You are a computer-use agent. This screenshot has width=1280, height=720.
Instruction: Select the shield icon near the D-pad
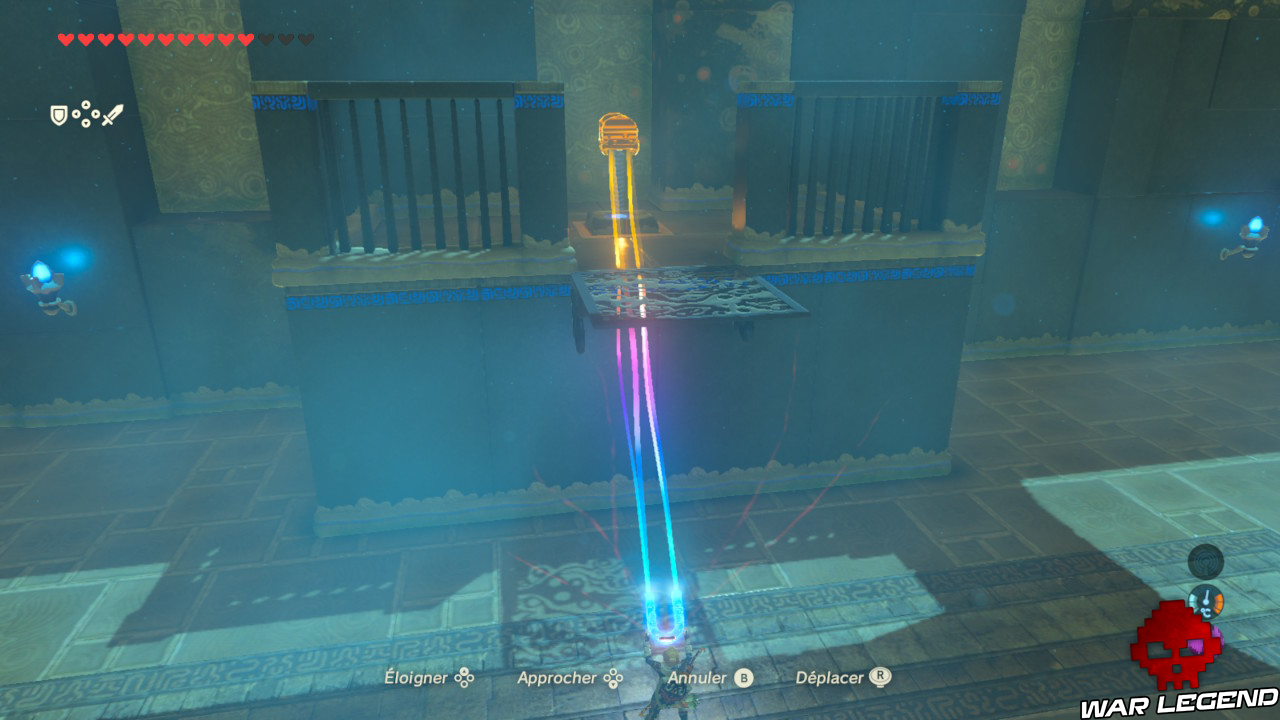[58, 114]
